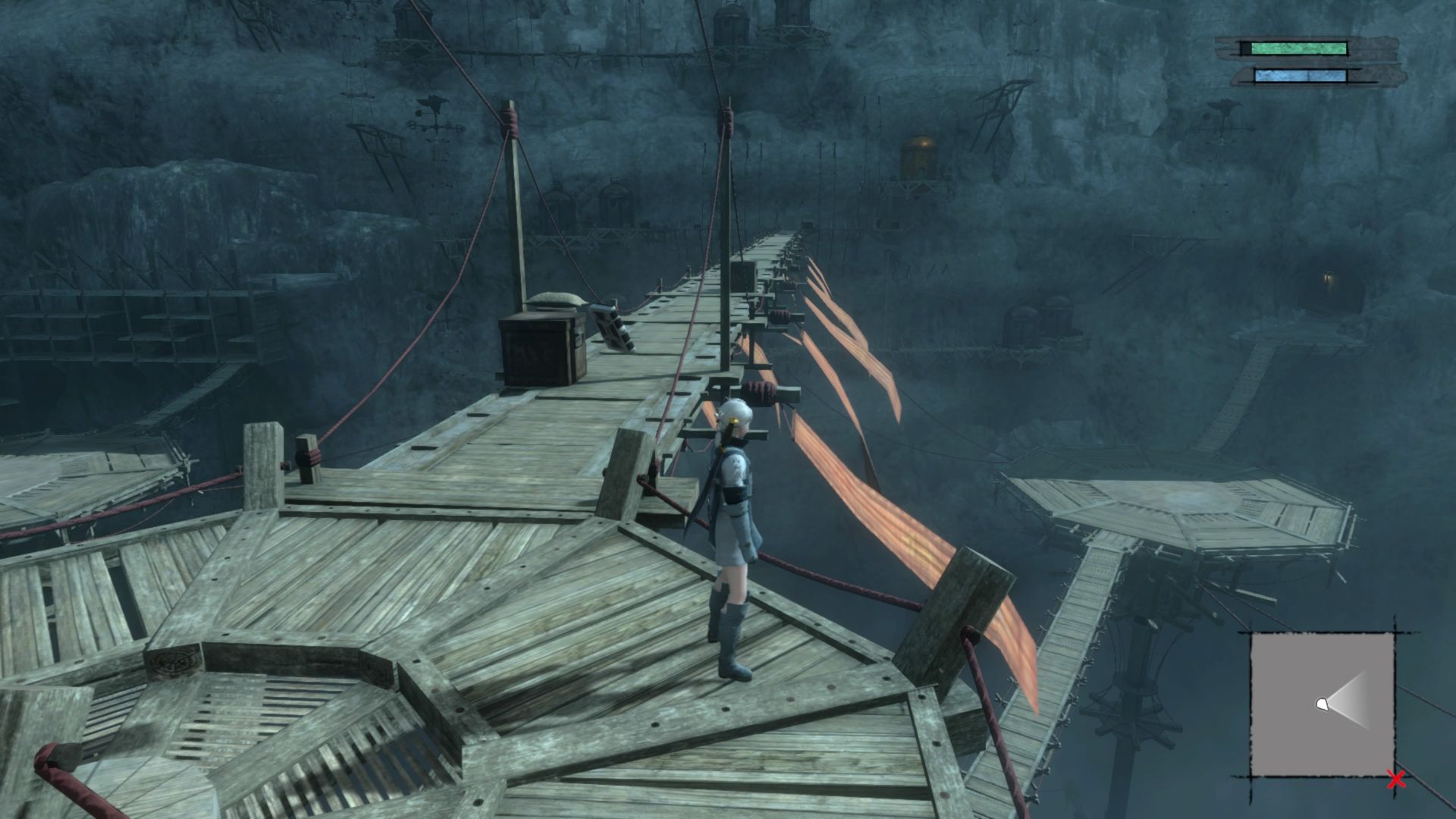Click the player marker on the minimap

(x=1321, y=704)
